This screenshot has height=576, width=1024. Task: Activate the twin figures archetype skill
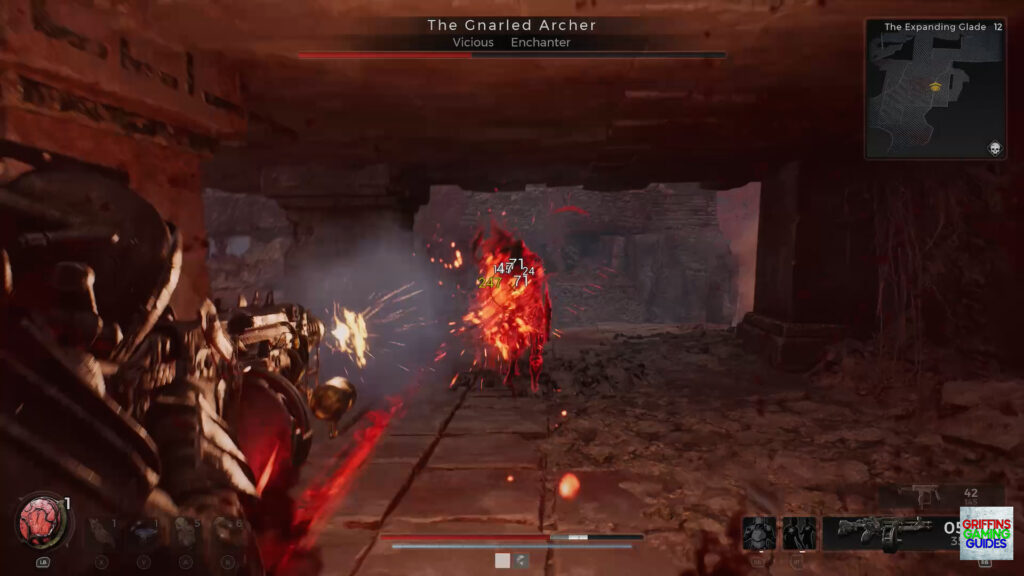(799, 533)
